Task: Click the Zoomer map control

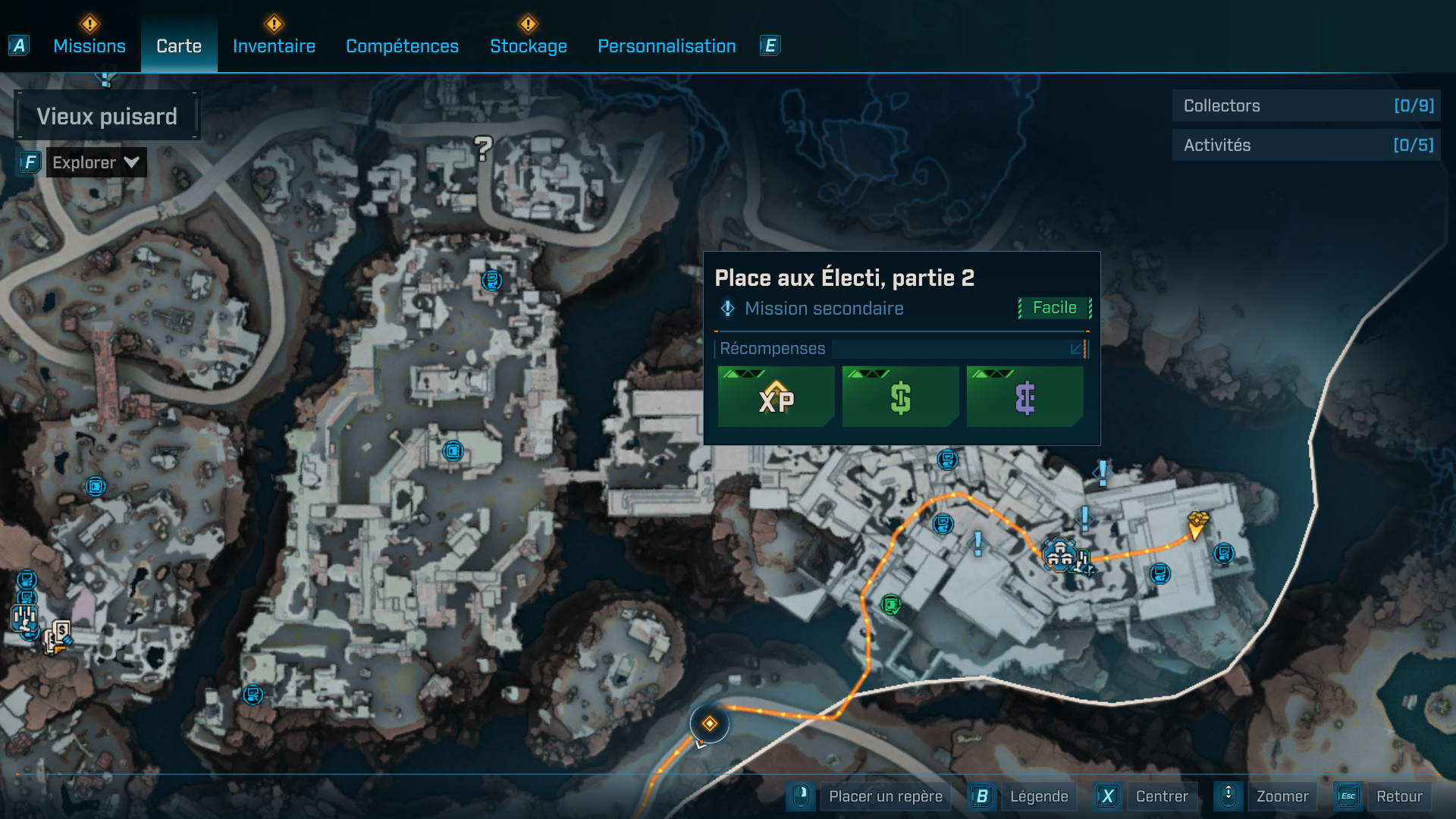Action: [1282, 796]
